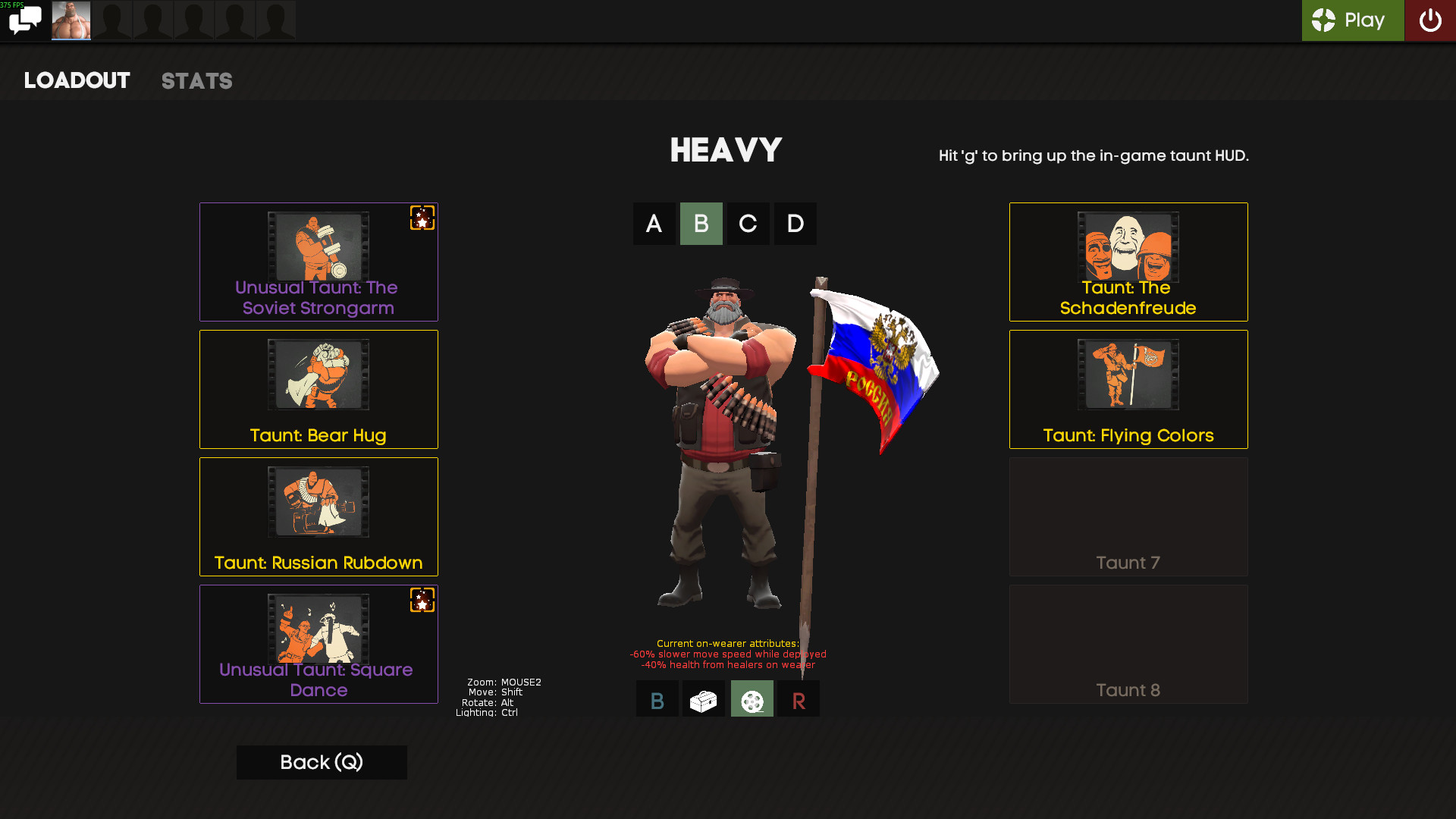Select loadout preset D
This screenshot has height=819, width=1456.
coord(795,224)
